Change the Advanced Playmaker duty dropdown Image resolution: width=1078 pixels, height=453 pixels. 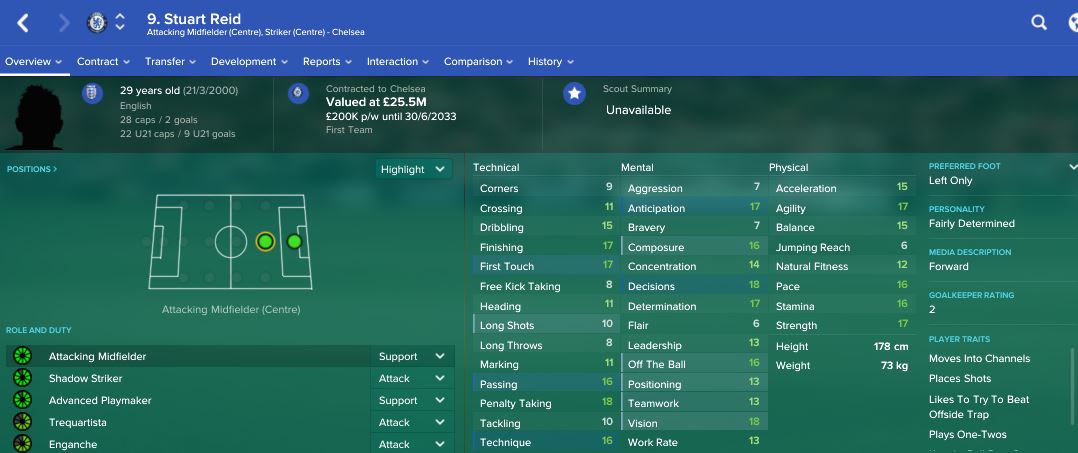(412, 400)
